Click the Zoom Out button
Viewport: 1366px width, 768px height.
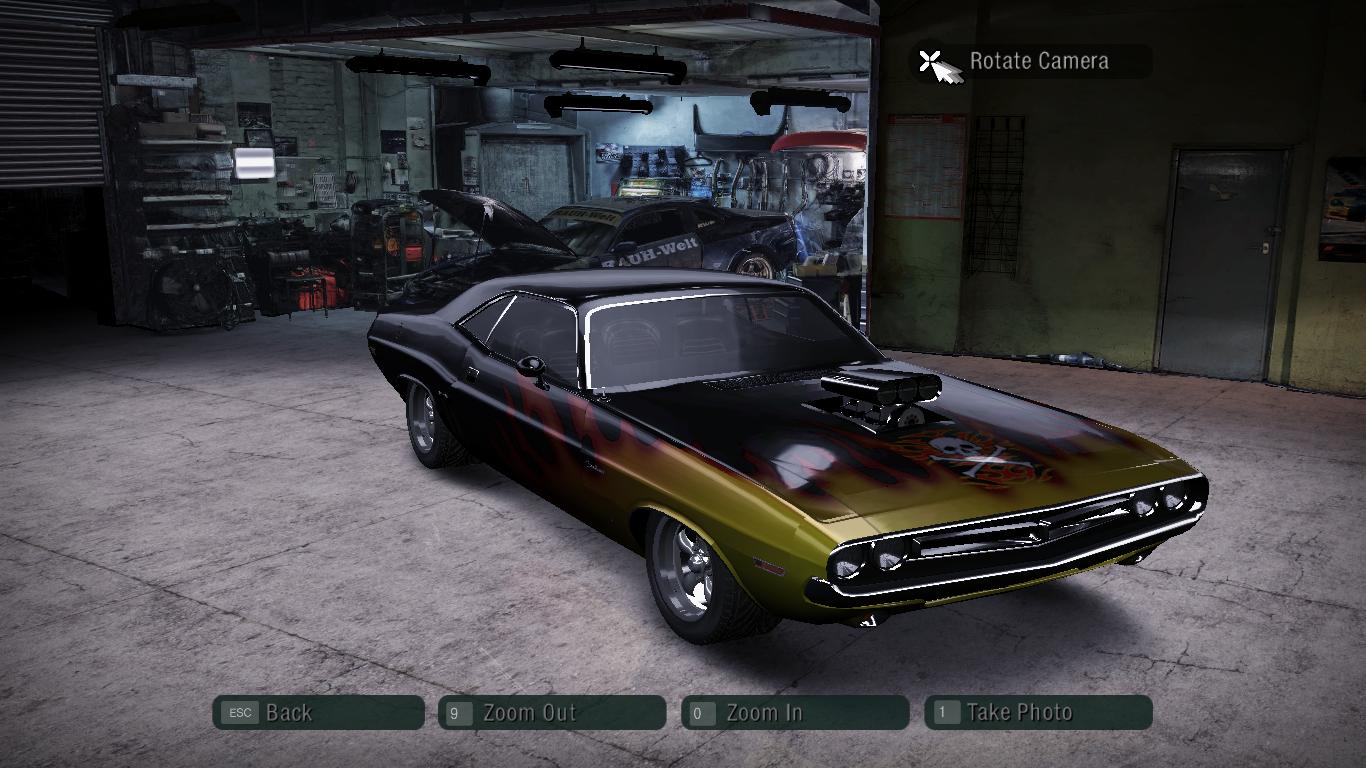click(552, 713)
